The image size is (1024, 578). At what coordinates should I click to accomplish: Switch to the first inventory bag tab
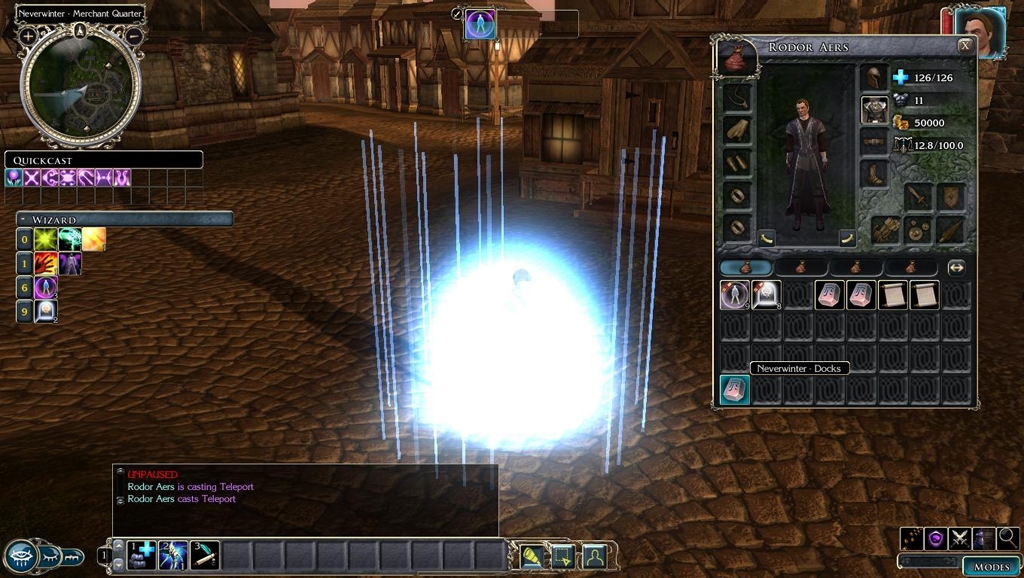745,267
